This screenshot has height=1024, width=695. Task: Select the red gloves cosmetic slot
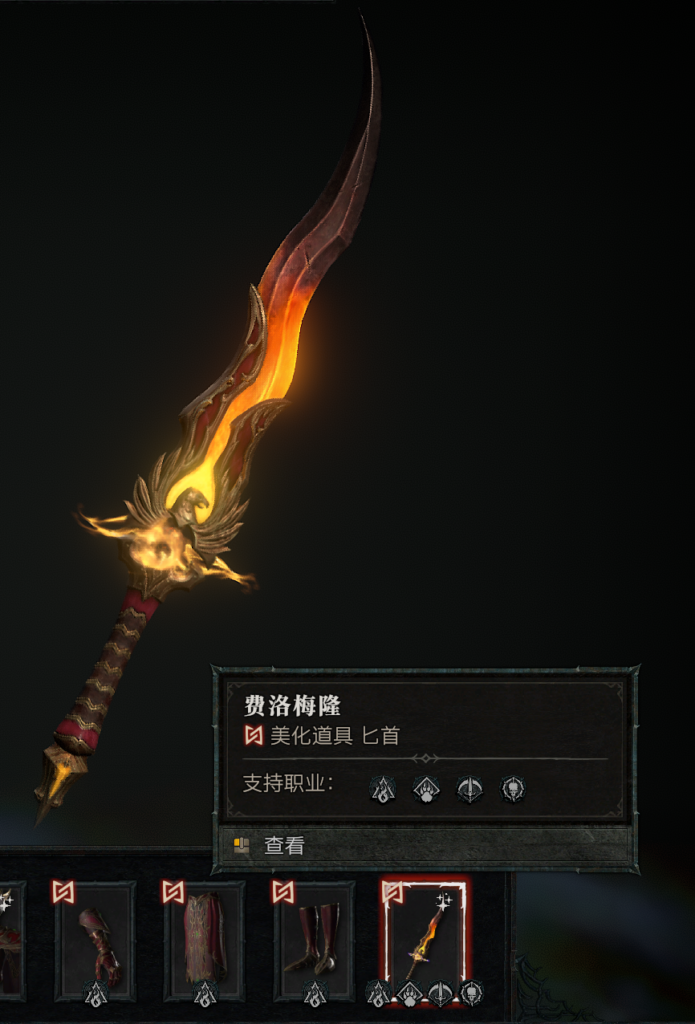[96, 942]
